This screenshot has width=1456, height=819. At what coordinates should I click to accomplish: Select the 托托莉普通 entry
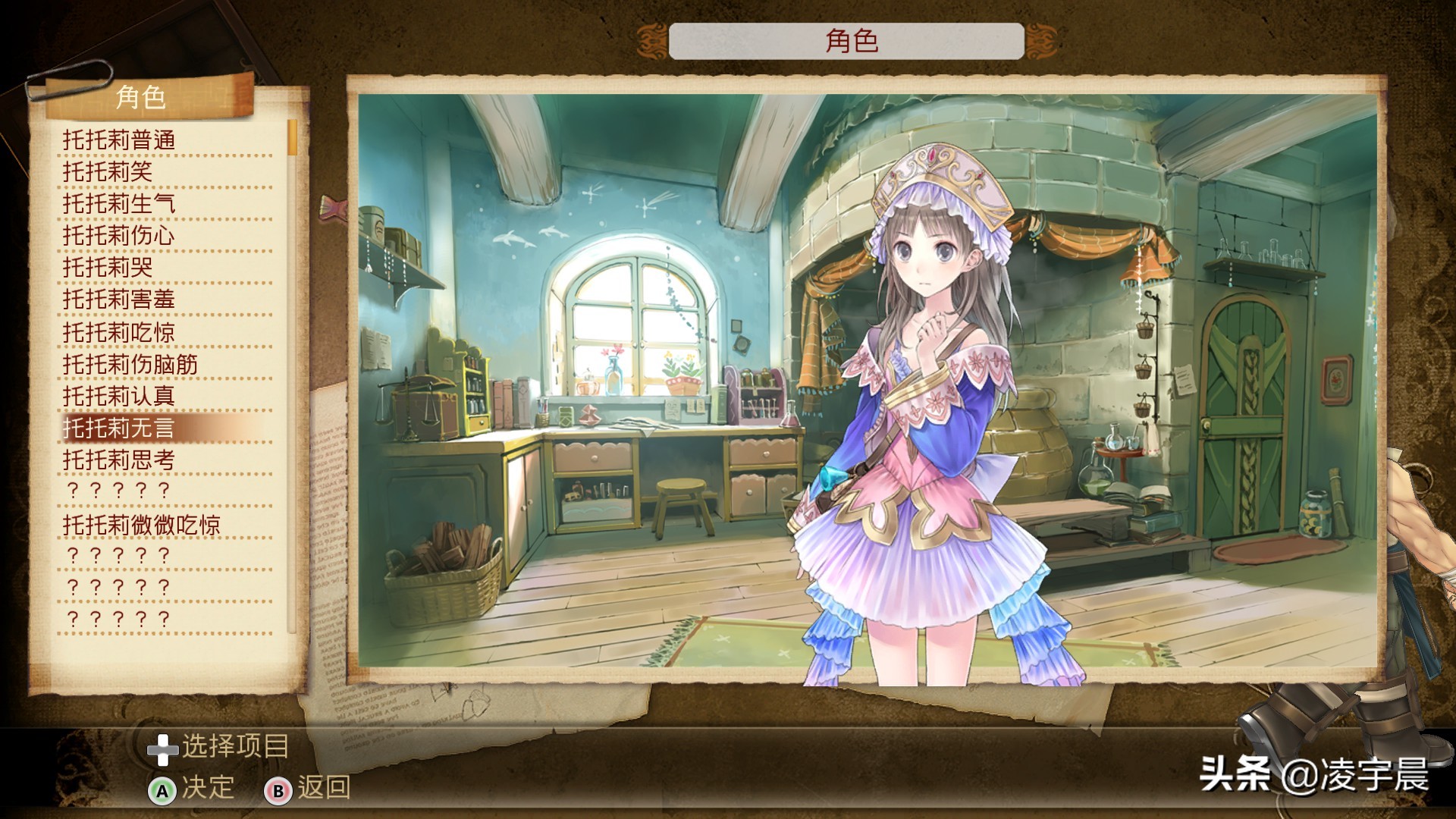(119, 140)
